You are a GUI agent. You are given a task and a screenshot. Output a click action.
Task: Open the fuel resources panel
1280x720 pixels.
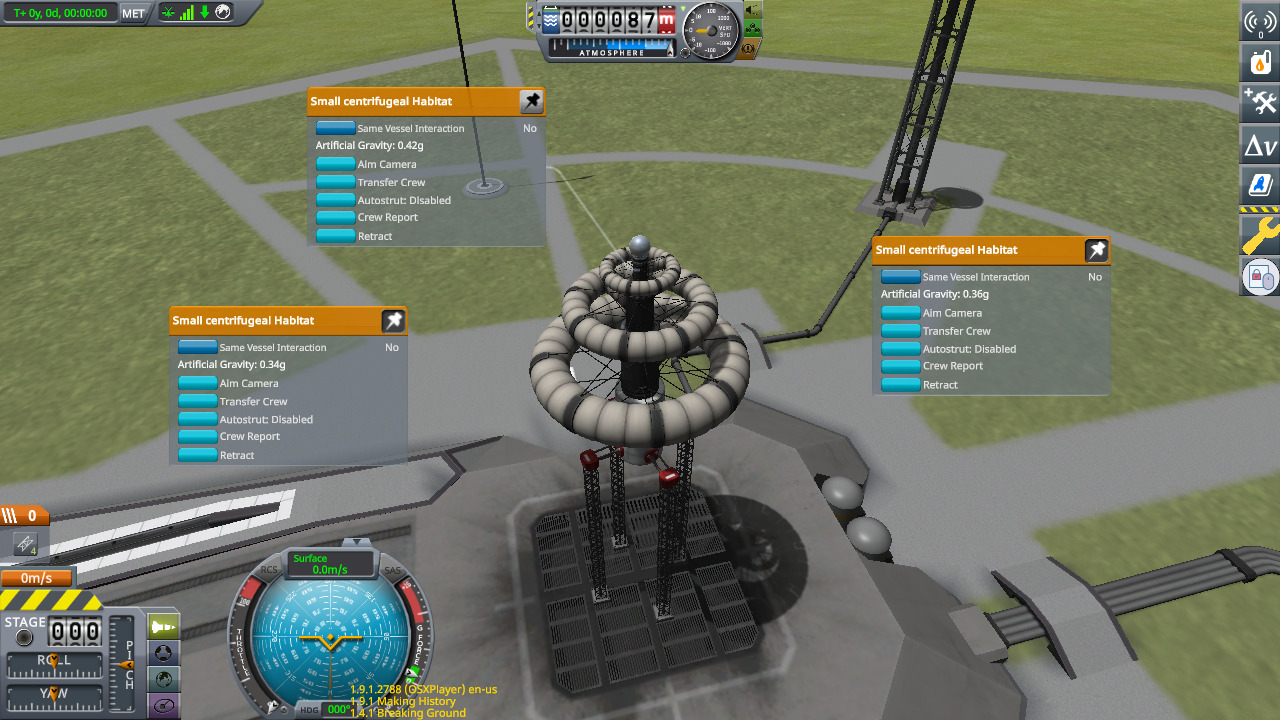click(x=1260, y=63)
